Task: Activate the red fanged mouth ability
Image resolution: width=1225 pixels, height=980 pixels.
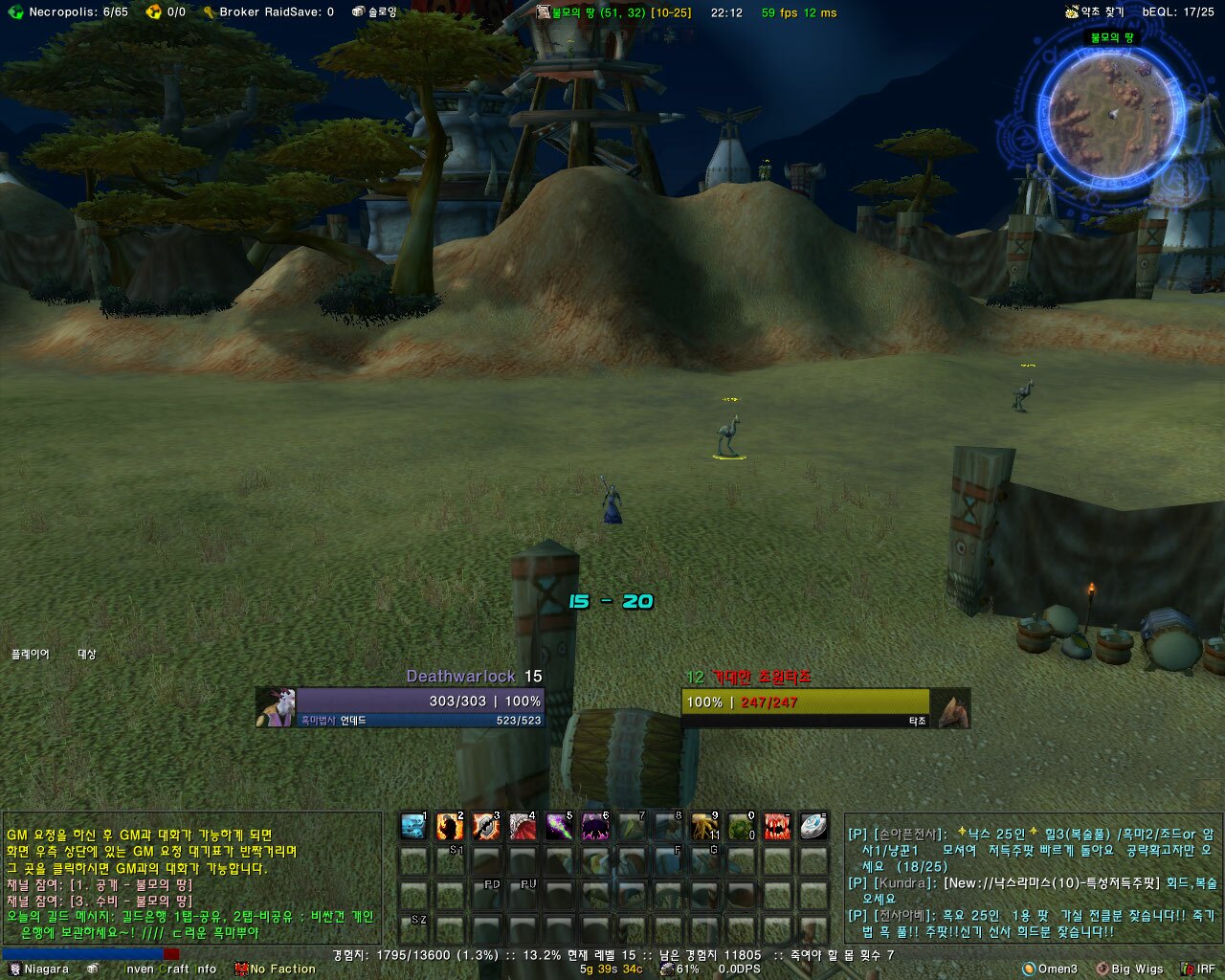Action: point(777,826)
